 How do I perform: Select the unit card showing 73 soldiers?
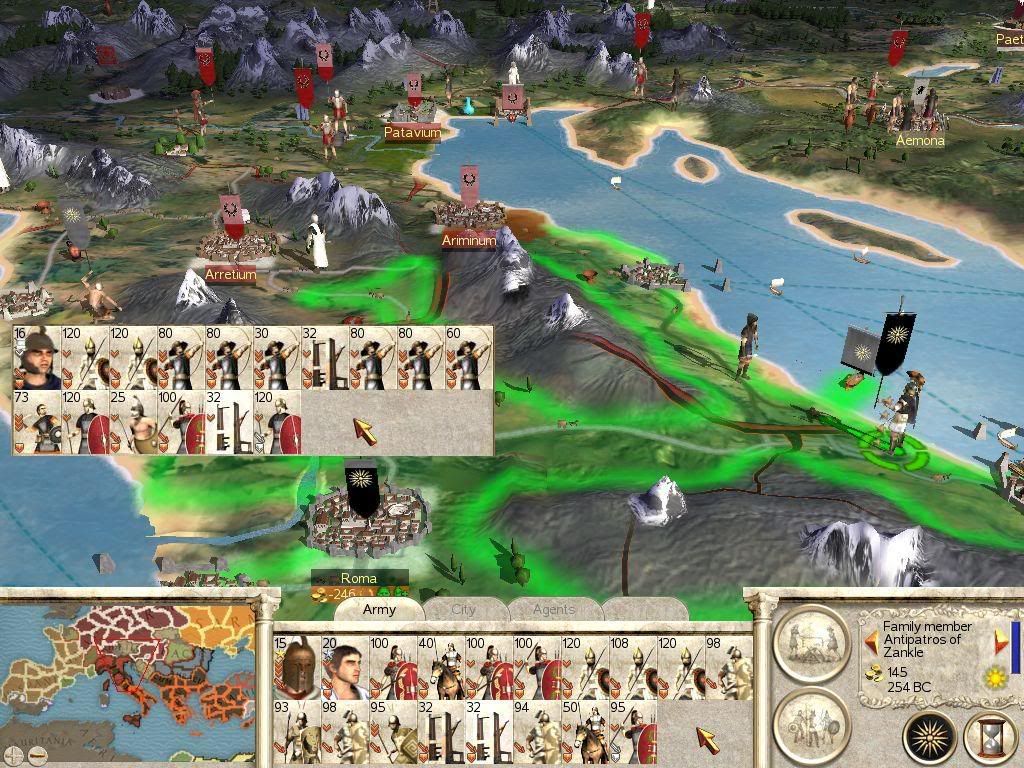point(37,422)
